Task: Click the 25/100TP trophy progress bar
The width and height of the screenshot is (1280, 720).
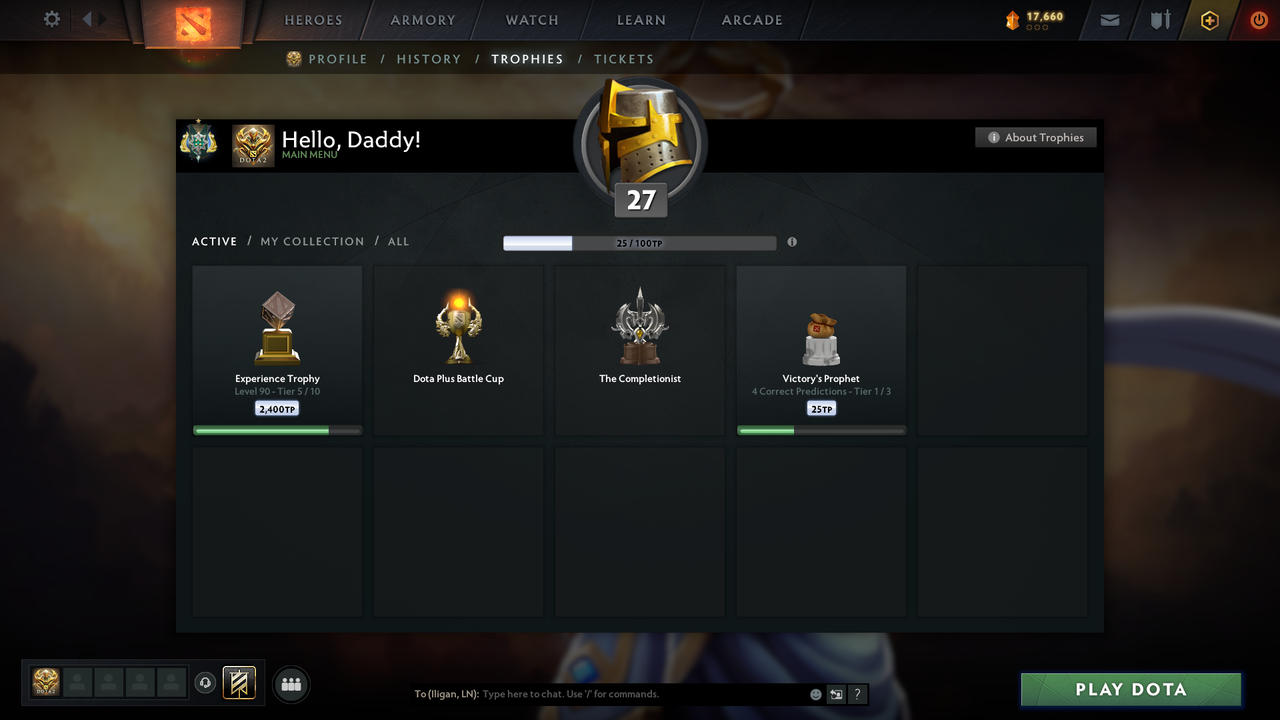Action: [640, 242]
